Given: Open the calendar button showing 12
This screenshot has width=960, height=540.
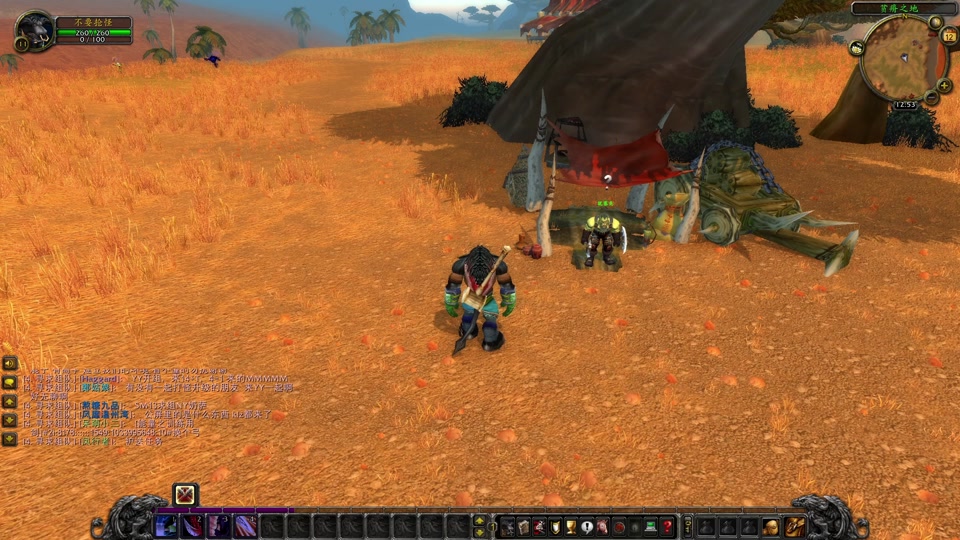Looking at the screenshot, I should [x=949, y=36].
